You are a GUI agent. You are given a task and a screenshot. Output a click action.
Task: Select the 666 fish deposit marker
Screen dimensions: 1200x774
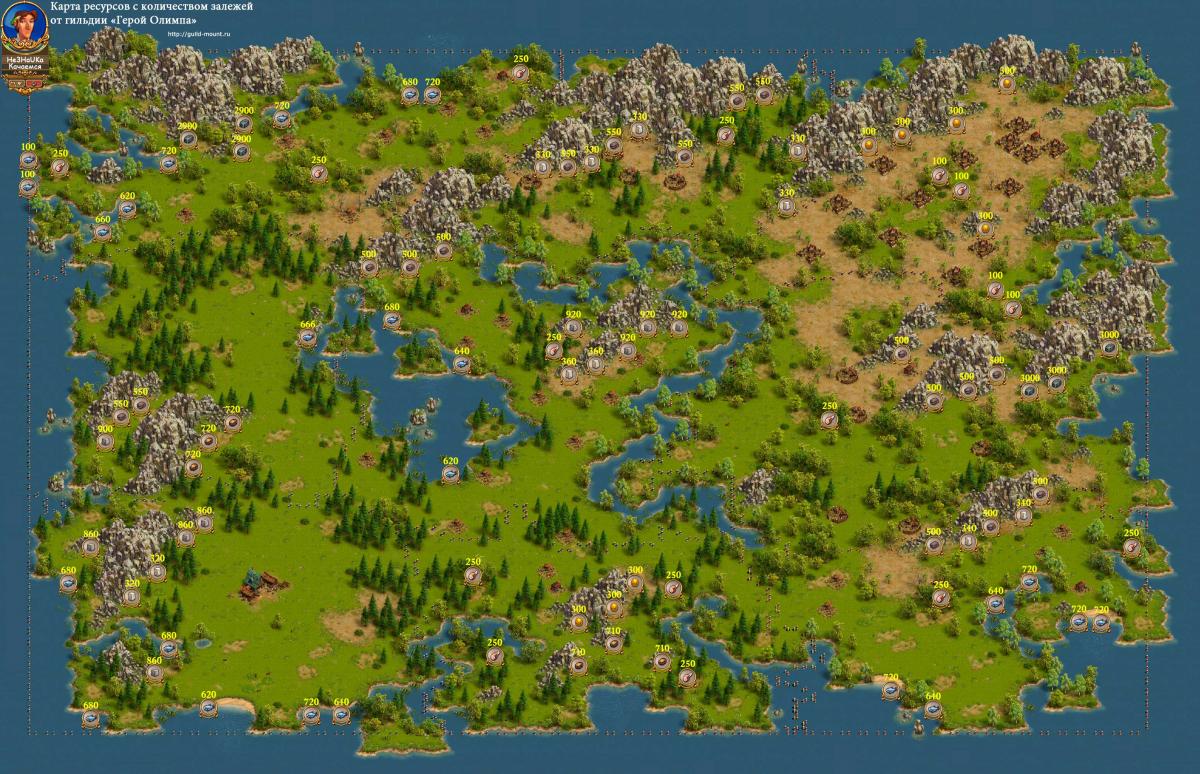pyautogui.click(x=307, y=338)
